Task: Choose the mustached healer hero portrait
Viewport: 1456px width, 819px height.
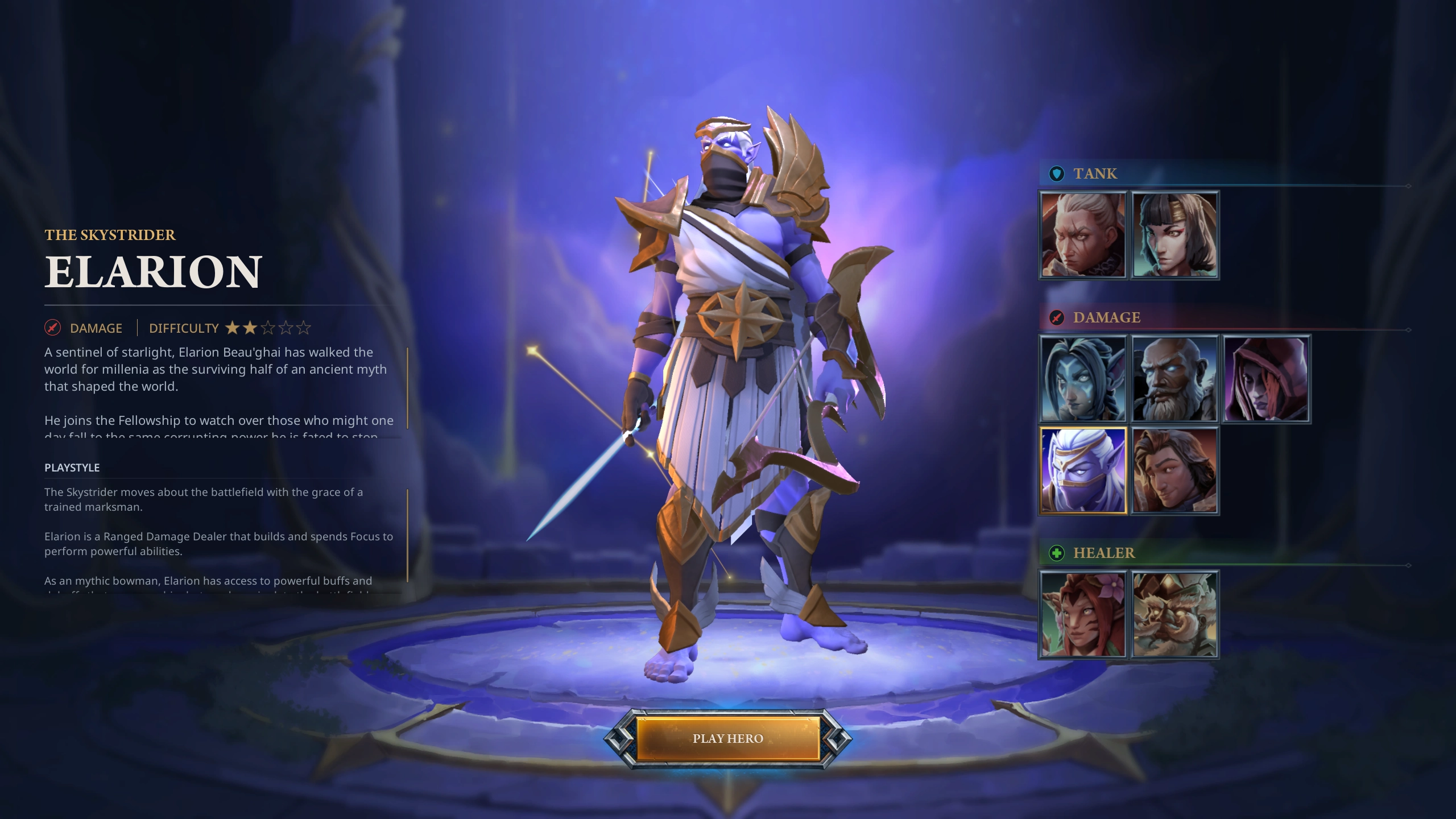Action: click(x=1174, y=614)
